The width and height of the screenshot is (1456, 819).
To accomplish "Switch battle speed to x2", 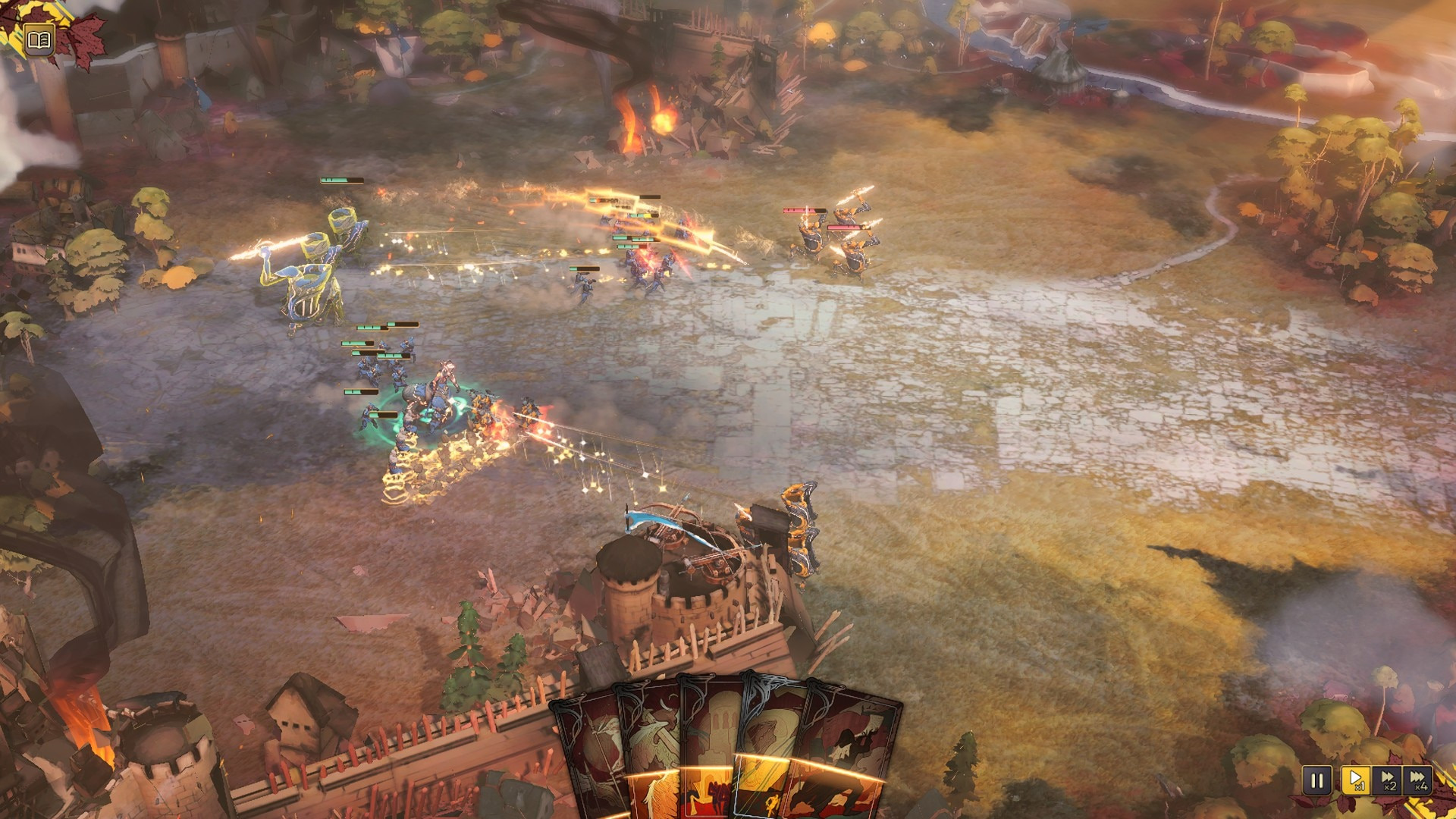I will click(1387, 780).
